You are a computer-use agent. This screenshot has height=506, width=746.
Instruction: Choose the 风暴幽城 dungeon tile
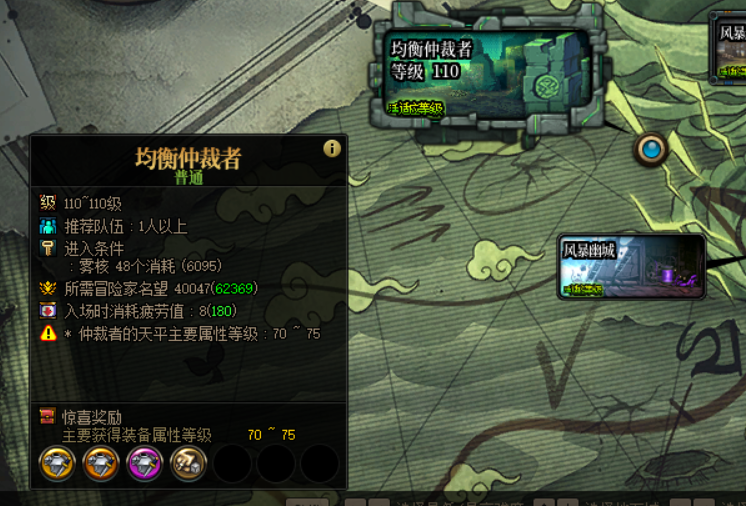(632, 267)
